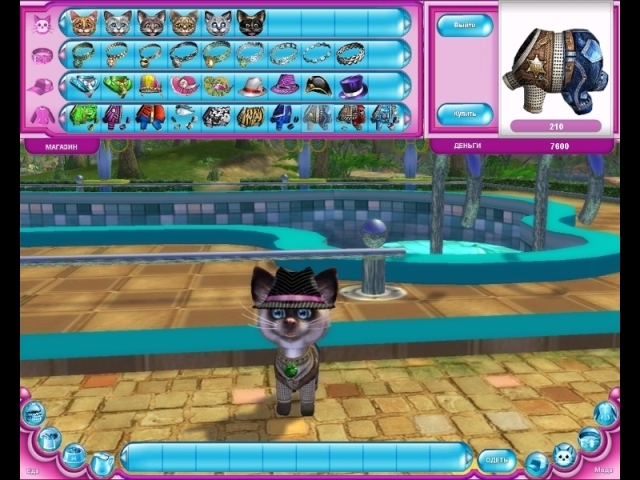
Task: Select the black cat face
Action: point(251,23)
